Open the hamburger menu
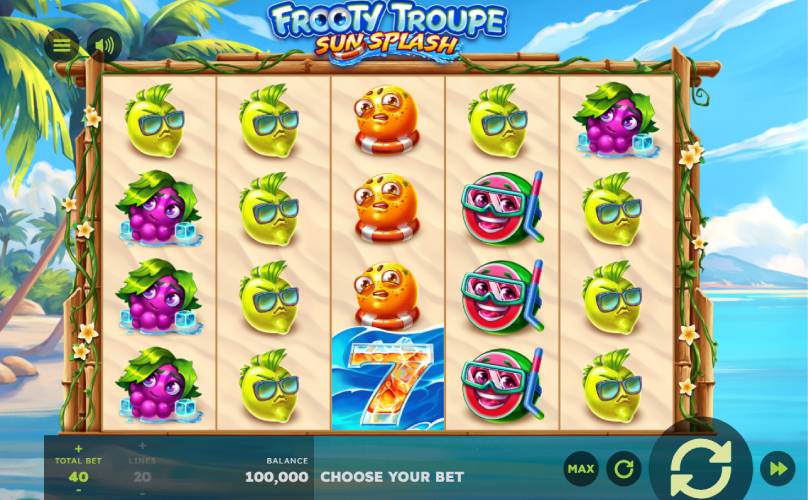 [61, 45]
